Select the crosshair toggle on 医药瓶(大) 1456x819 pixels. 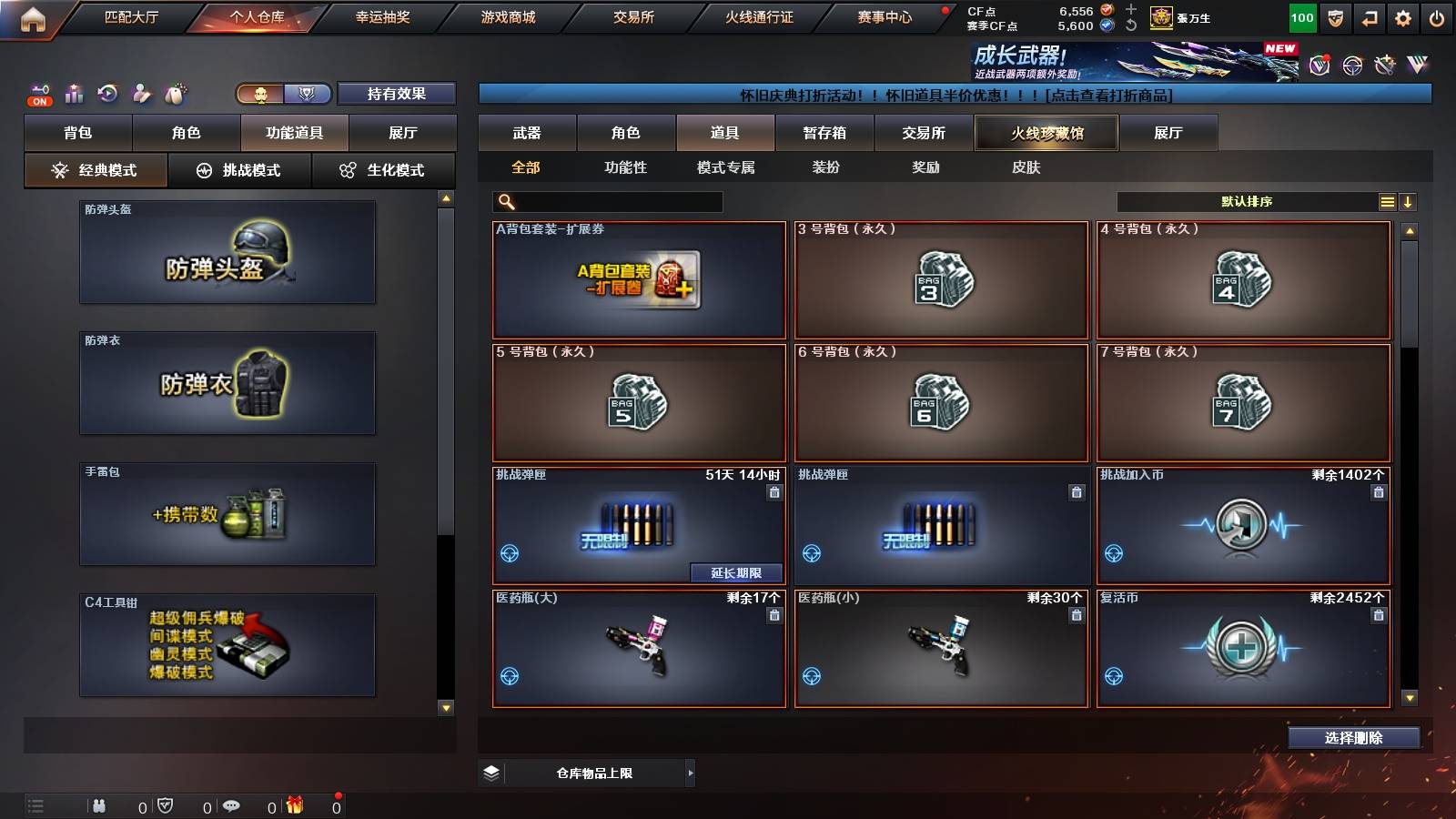point(511,675)
